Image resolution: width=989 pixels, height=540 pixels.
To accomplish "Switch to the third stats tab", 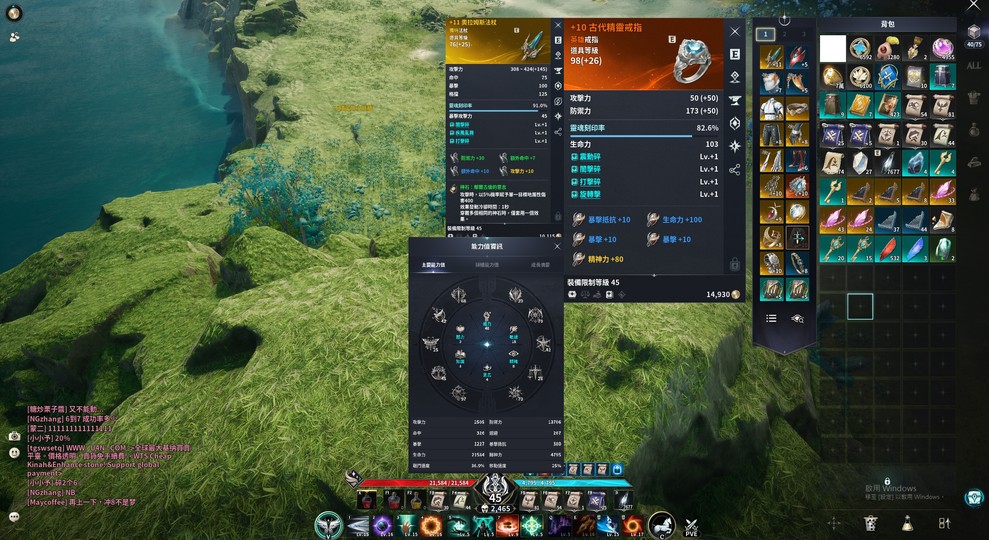I will tap(540, 265).
